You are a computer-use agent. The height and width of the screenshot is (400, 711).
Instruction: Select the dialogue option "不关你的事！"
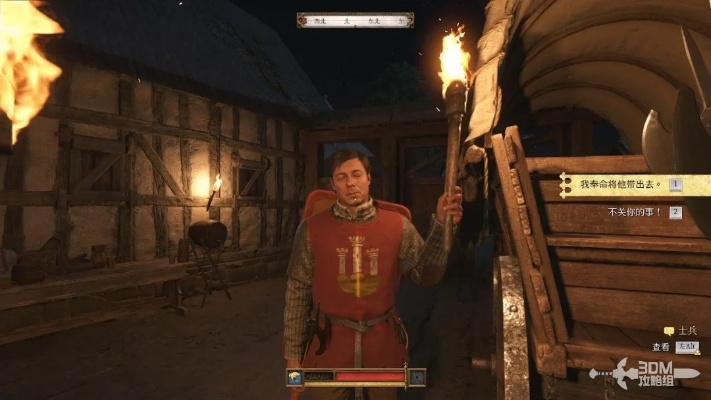click(635, 212)
